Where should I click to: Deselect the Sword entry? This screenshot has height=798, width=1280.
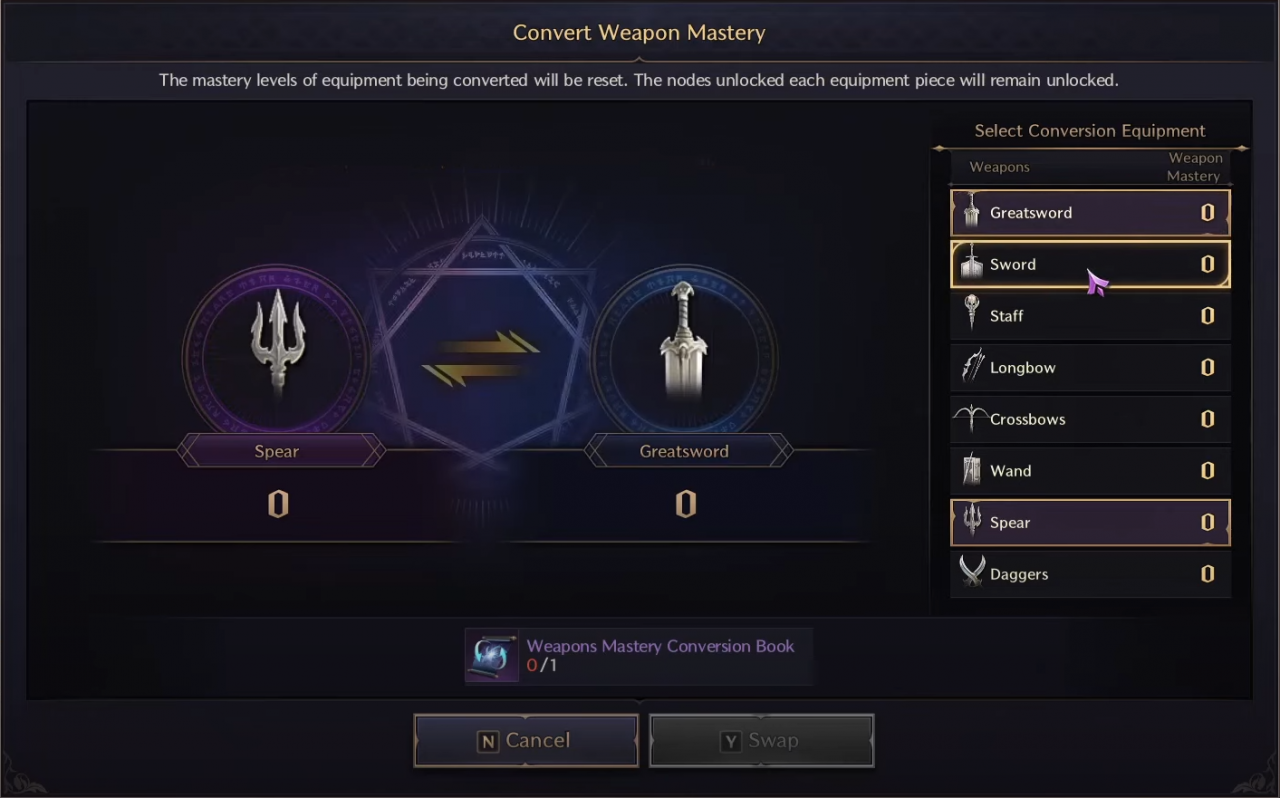(x=1090, y=264)
